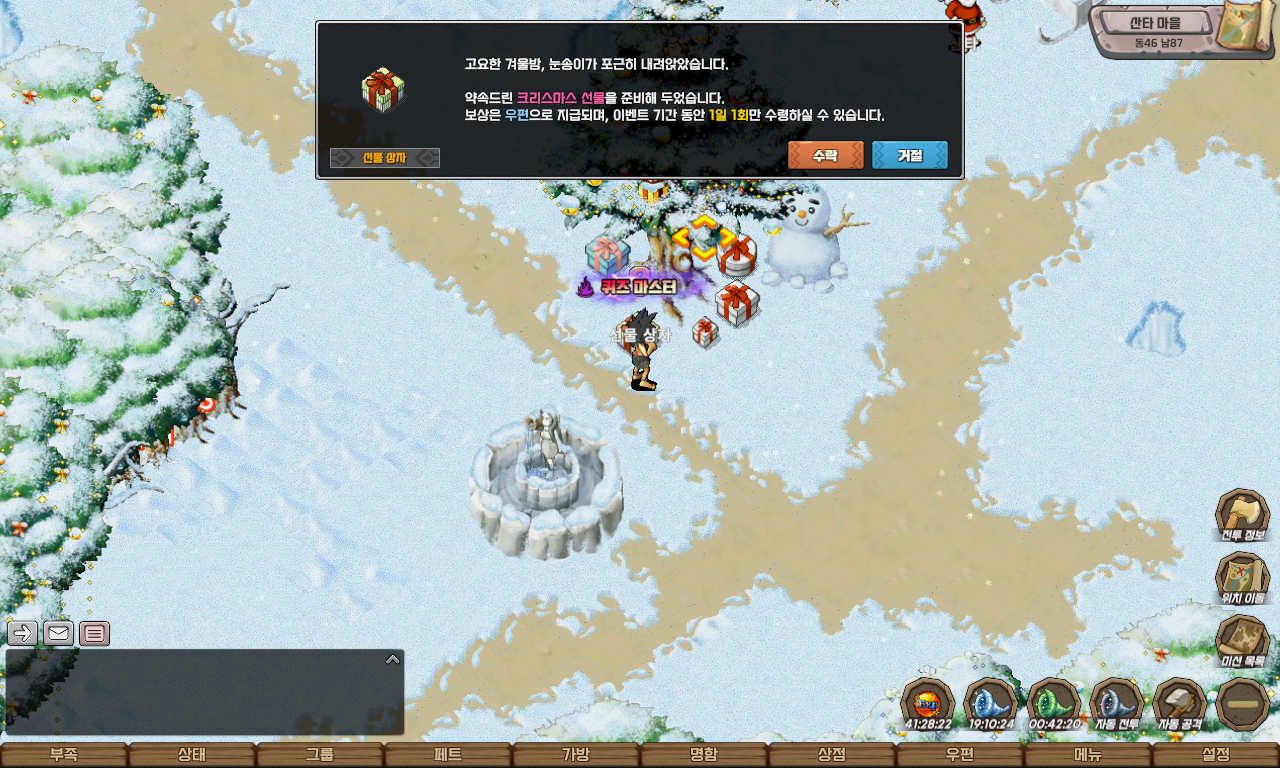Screen dimensions: 1280x768
Task: Click the envelope icon above chat
Action: click(59, 633)
